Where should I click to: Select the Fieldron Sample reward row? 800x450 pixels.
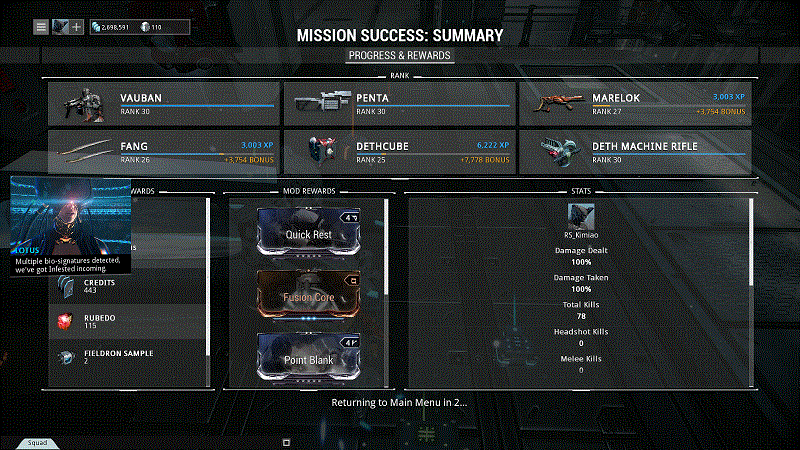tap(130, 356)
